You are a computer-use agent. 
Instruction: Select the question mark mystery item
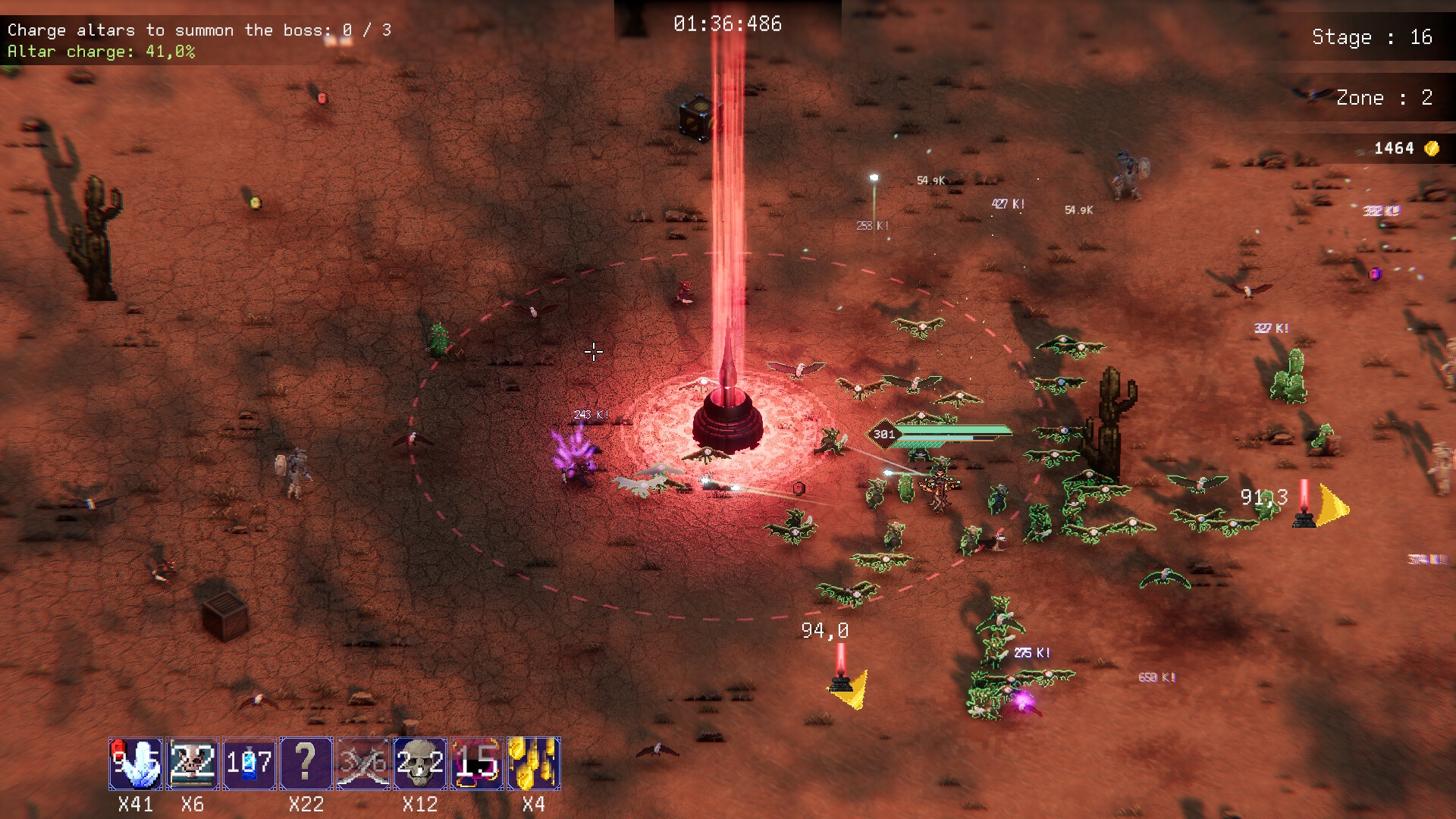click(306, 763)
